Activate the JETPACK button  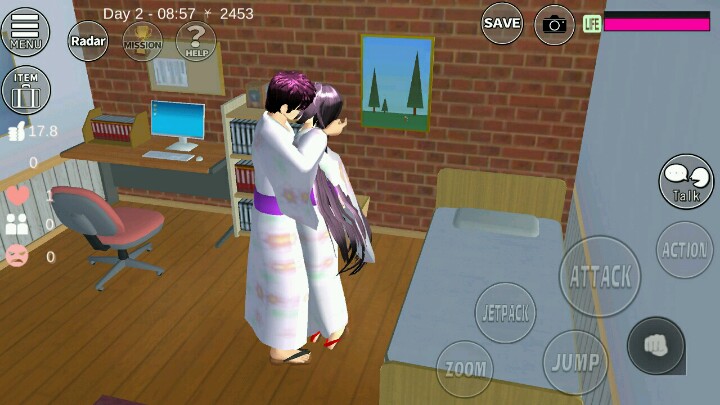505,313
